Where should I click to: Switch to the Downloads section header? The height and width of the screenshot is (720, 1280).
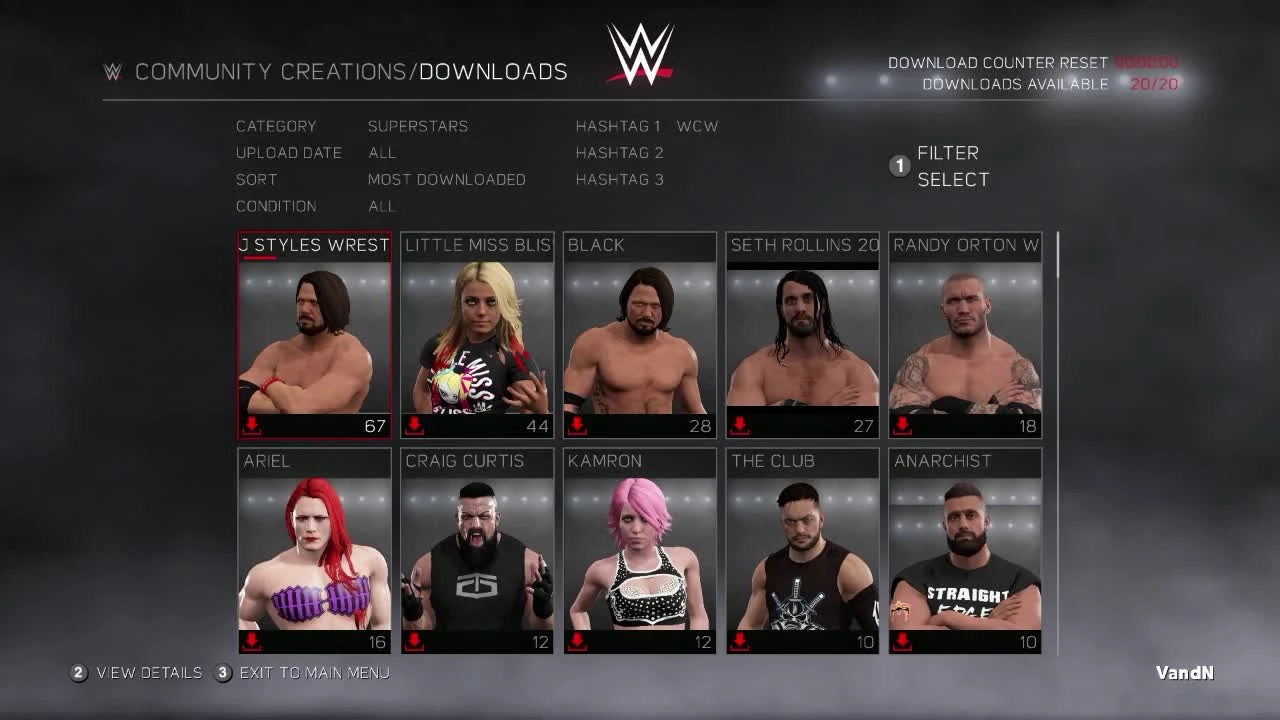pos(494,71)
